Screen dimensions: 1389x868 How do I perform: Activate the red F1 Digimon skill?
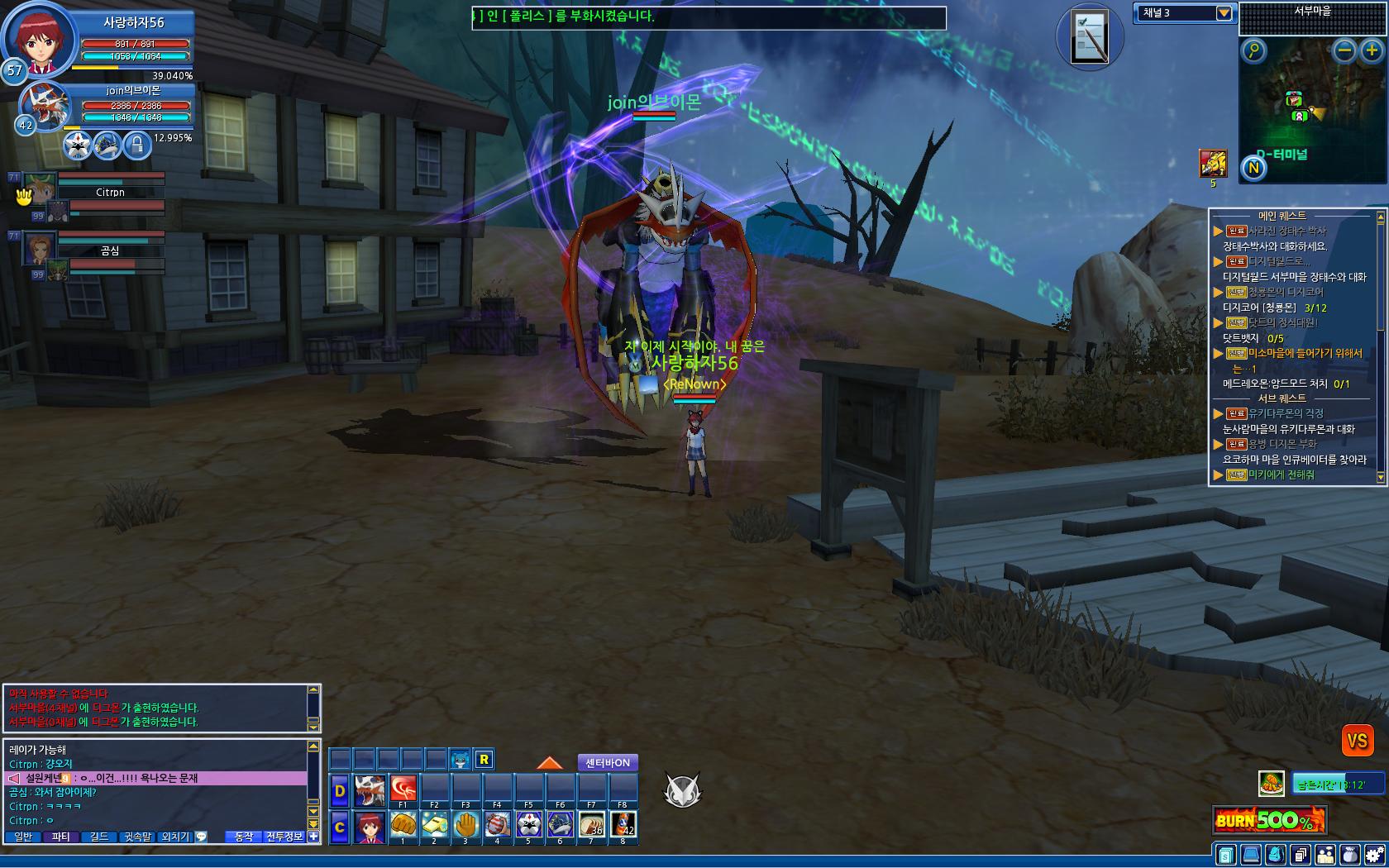[x=403, y=789]
